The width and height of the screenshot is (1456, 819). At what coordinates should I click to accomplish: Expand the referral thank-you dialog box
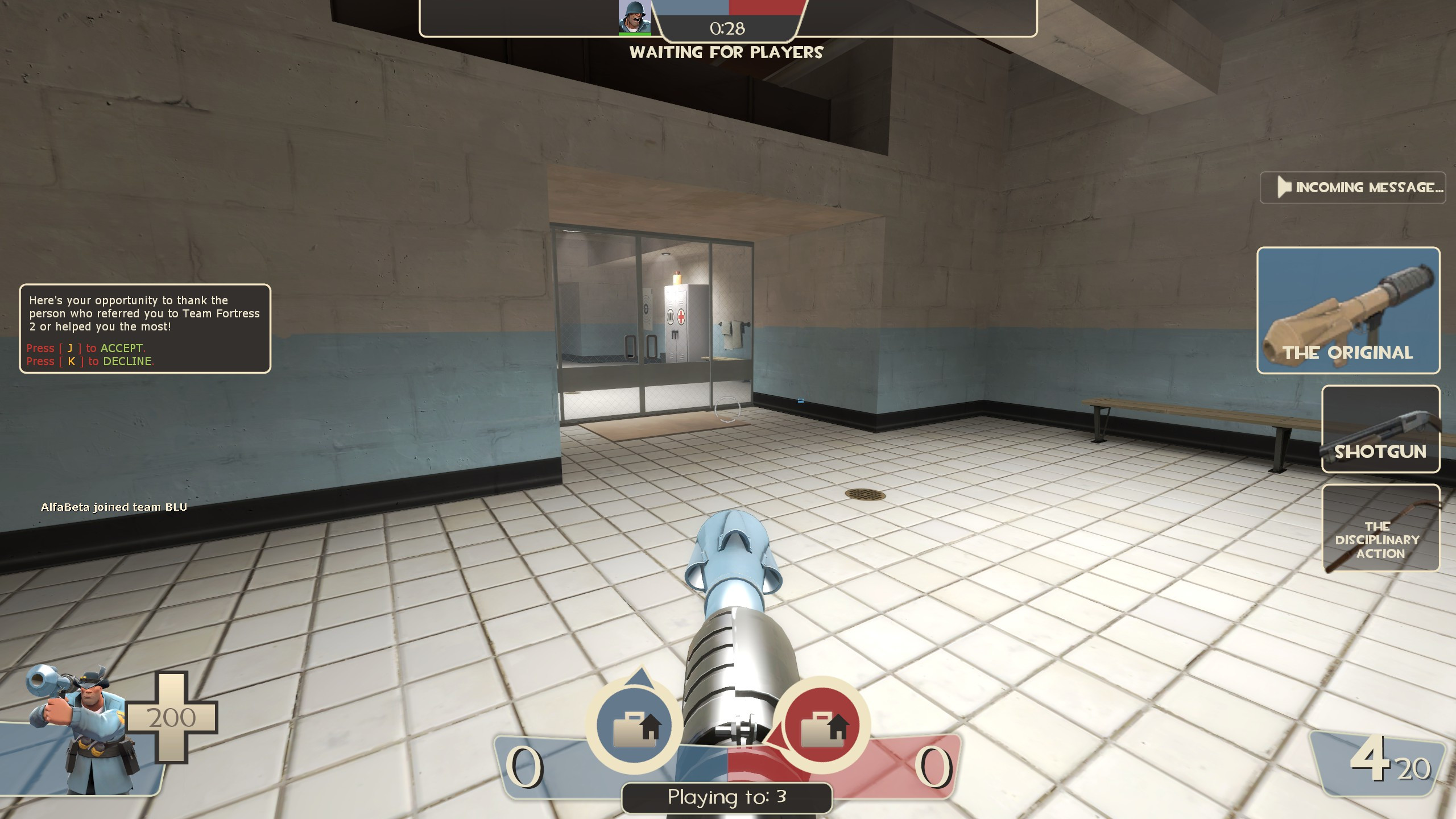(x=144, y=330)
